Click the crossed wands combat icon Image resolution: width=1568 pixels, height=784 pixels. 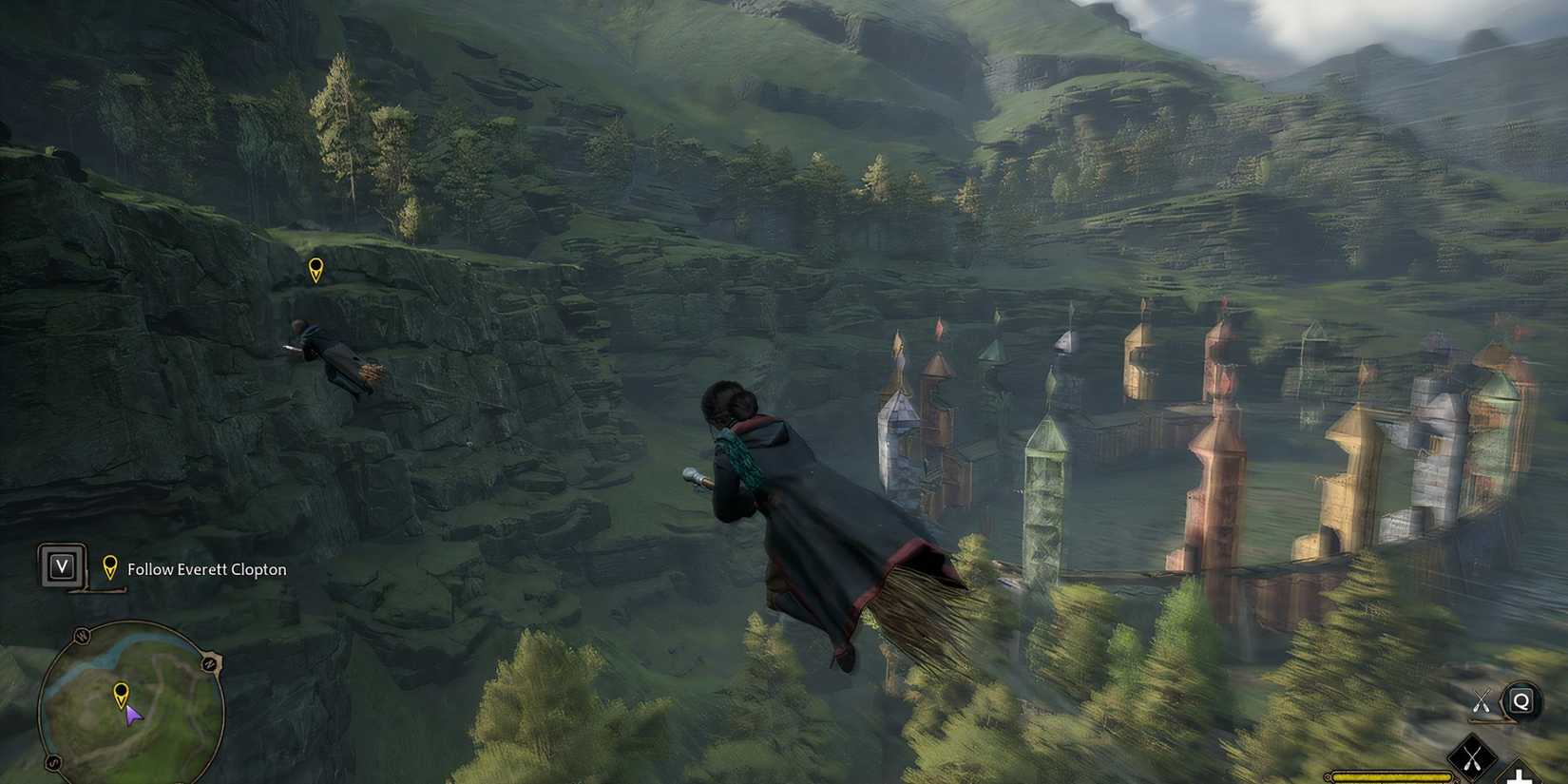[1482, 700]
